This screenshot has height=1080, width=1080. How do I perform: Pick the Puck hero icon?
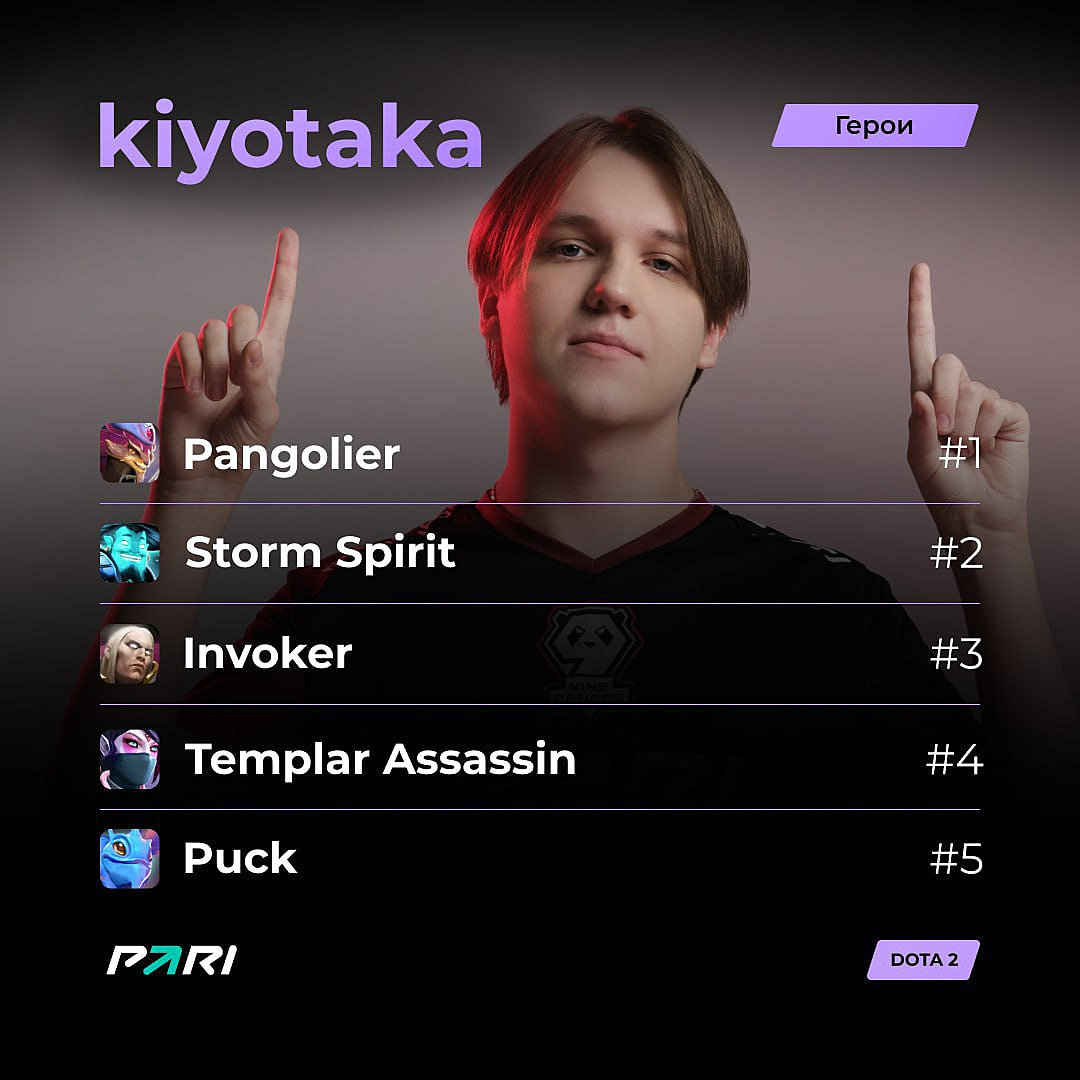(x=129, y=858)
